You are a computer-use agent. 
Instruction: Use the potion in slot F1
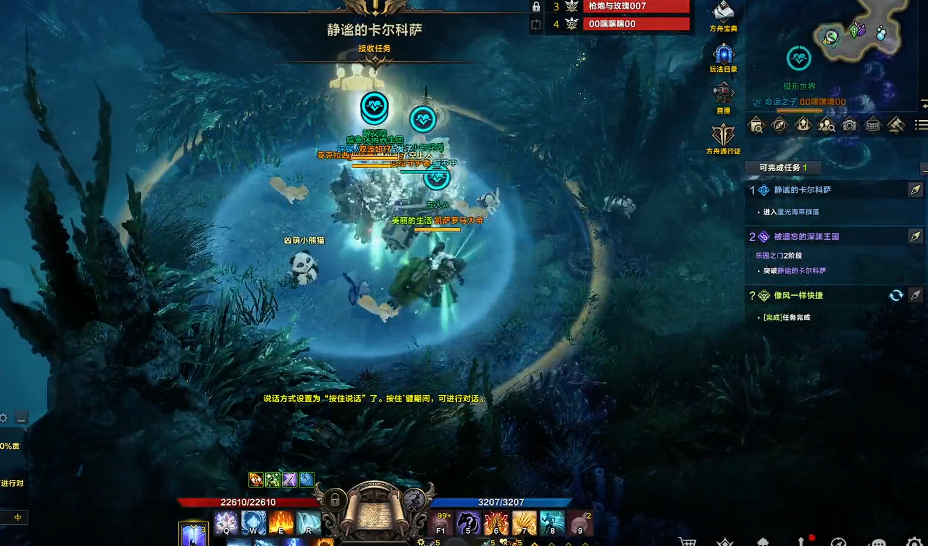click(x=442, y=523)
